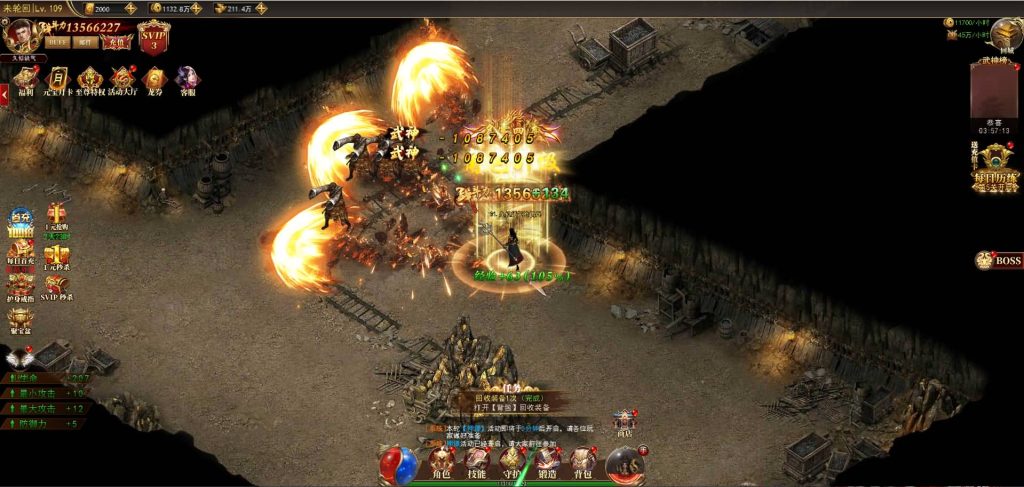Click the BUFF button under combat power
Image resolution: width=1024 pixels, height=487 pixels.
(x=57, y=42)
